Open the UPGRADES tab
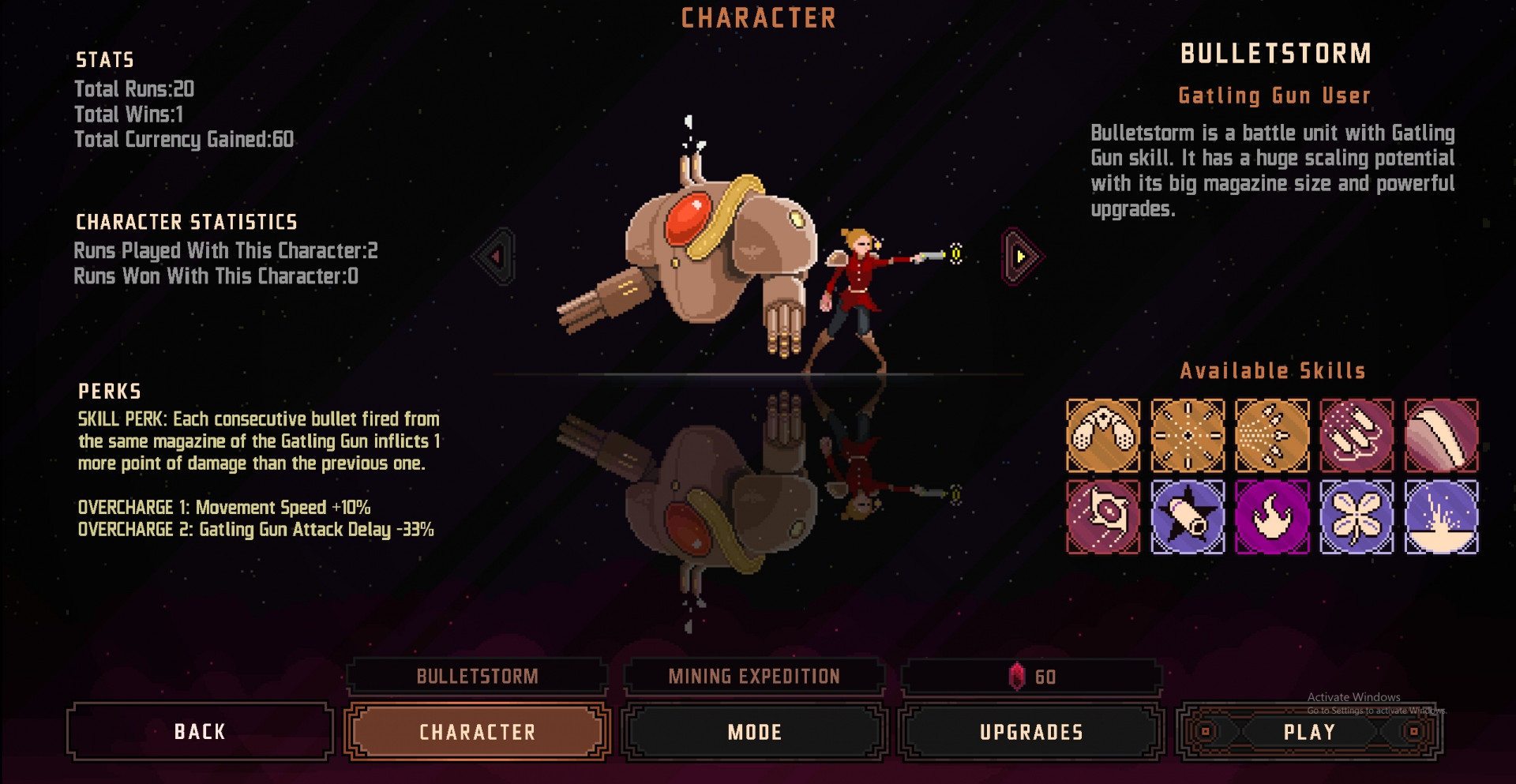1516x784 pixels. (x=1031, y=732)
